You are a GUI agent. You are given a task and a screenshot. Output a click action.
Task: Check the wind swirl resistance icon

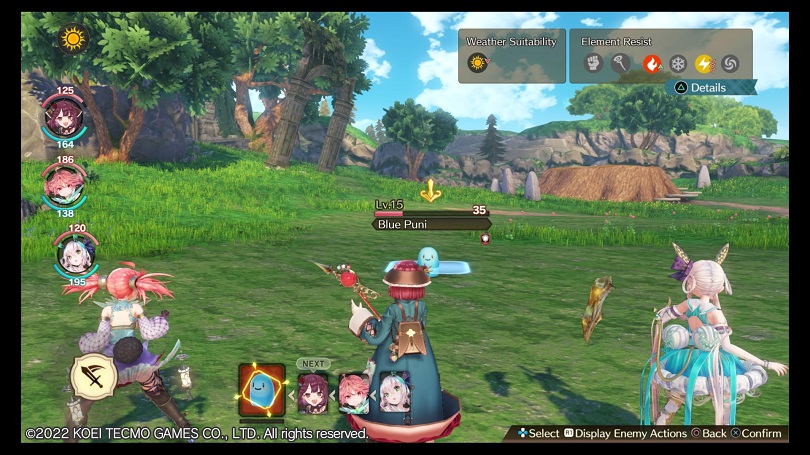pyautogui.click(x=730, y=64)
